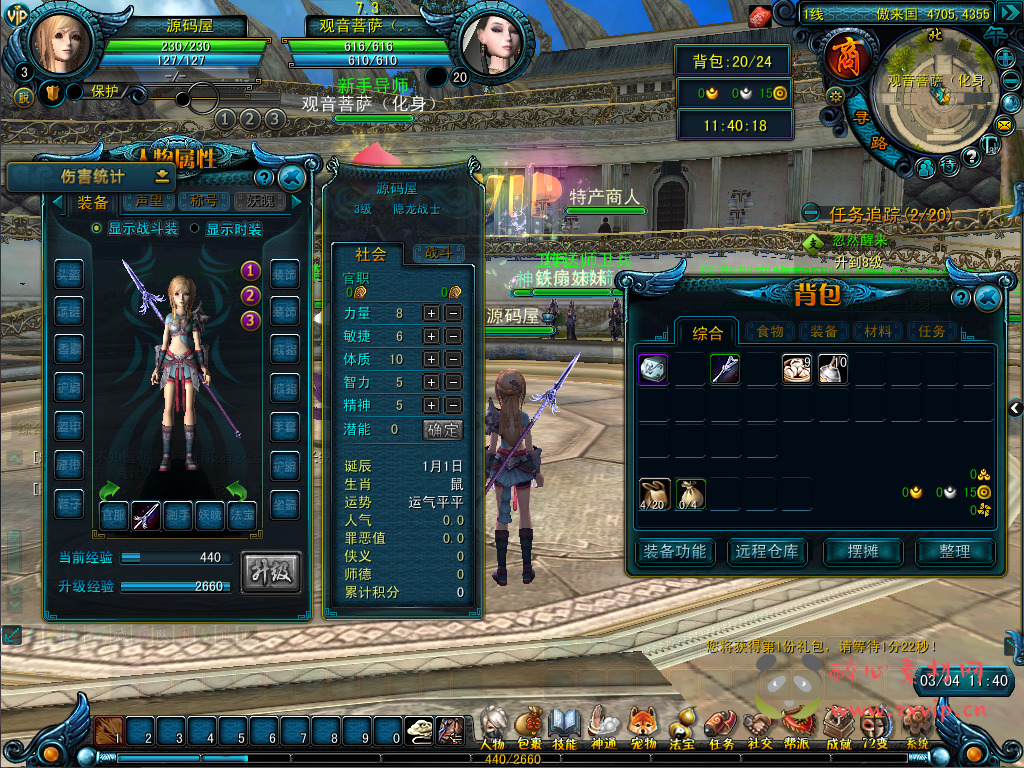Close the 背包 backpack window
1024x768 pixels.
coord(988,298)
